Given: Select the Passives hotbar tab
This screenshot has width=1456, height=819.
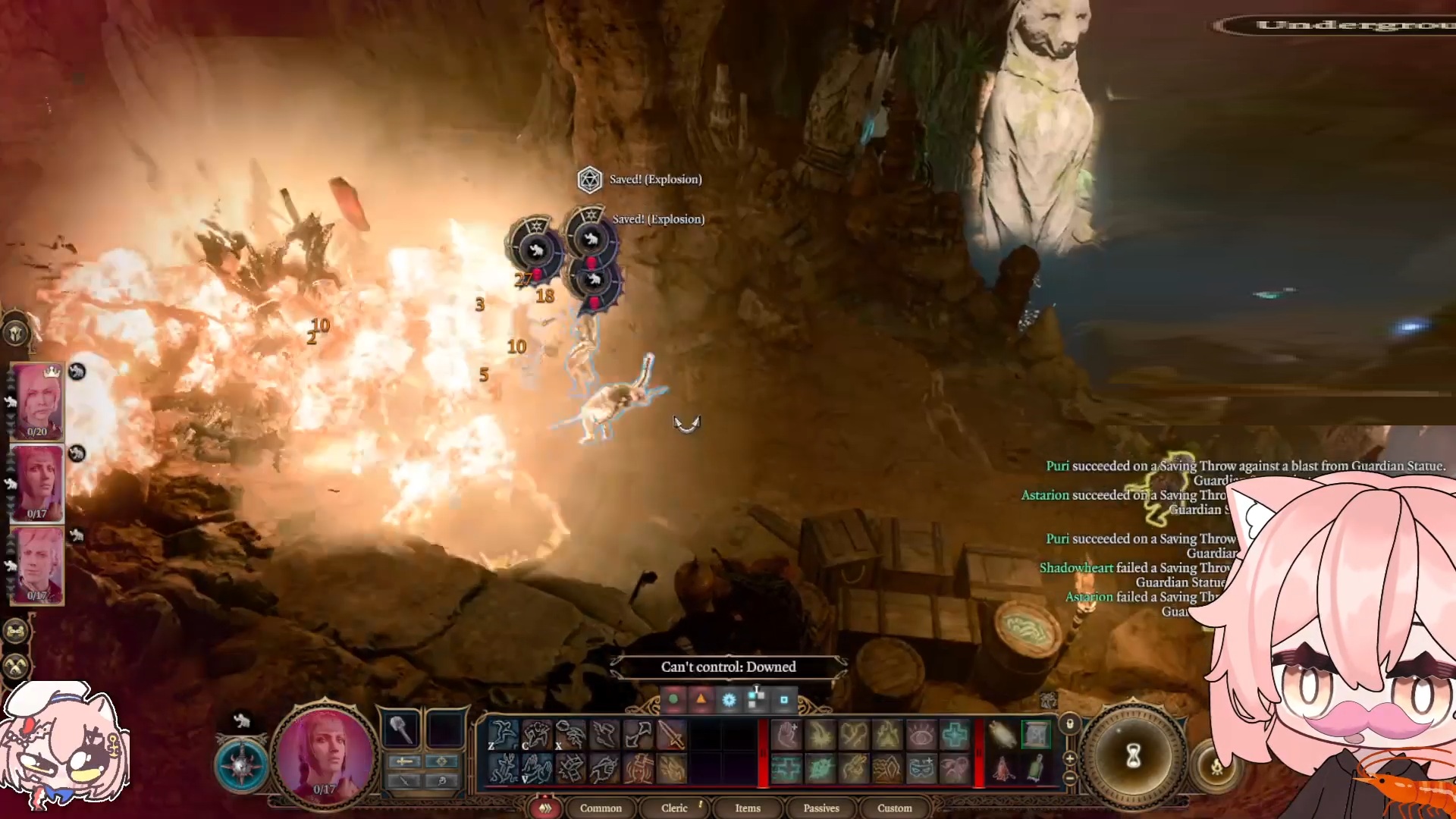Looking at the screenshot, I should coord(821,808).
